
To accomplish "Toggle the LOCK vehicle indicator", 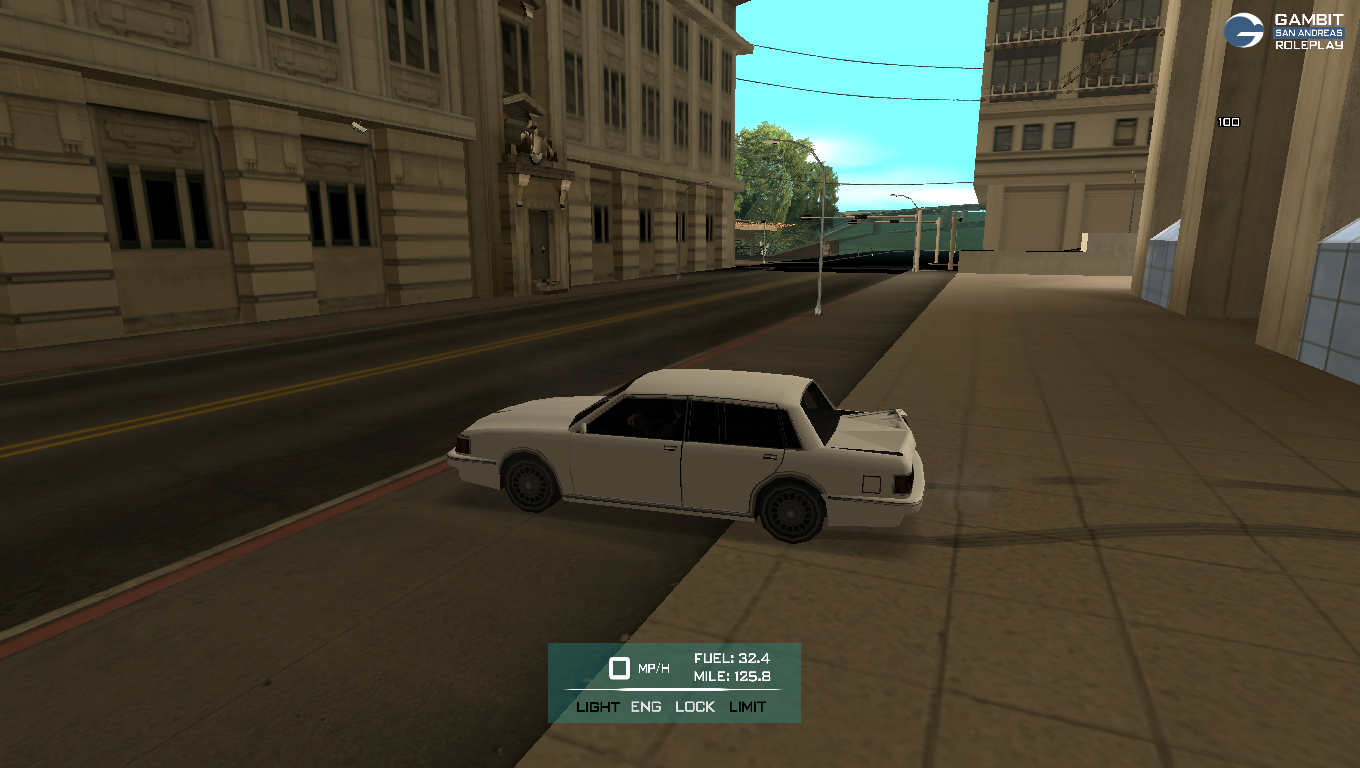I will [x=695, y=707].
